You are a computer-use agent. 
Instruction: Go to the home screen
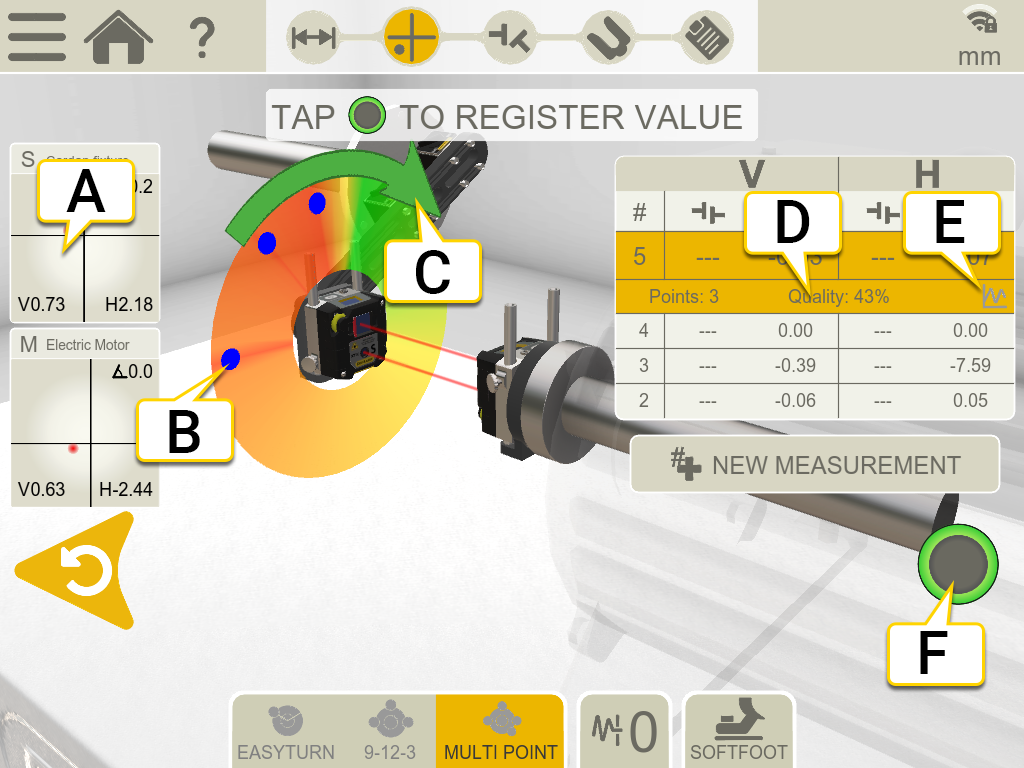[118, 37]
